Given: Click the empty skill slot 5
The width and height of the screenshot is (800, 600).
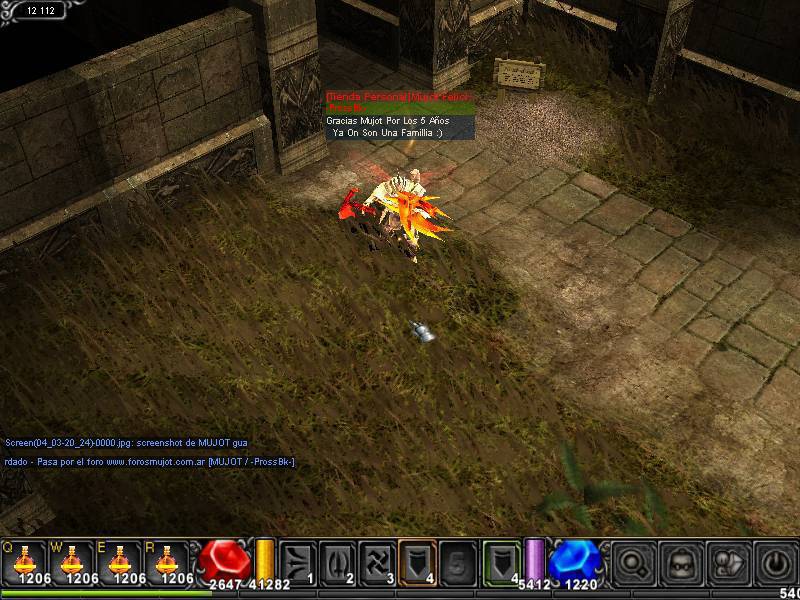Looking at the screenshot, I should click(x=458, y=561).
